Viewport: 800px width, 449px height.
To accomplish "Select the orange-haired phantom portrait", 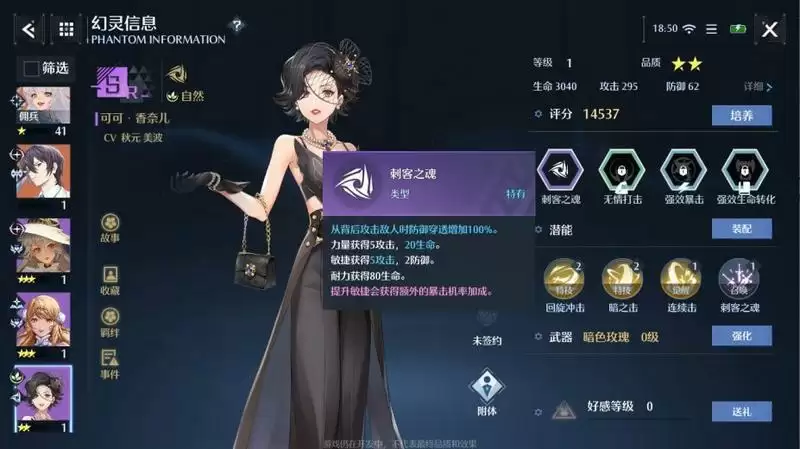I will (45, 320).
